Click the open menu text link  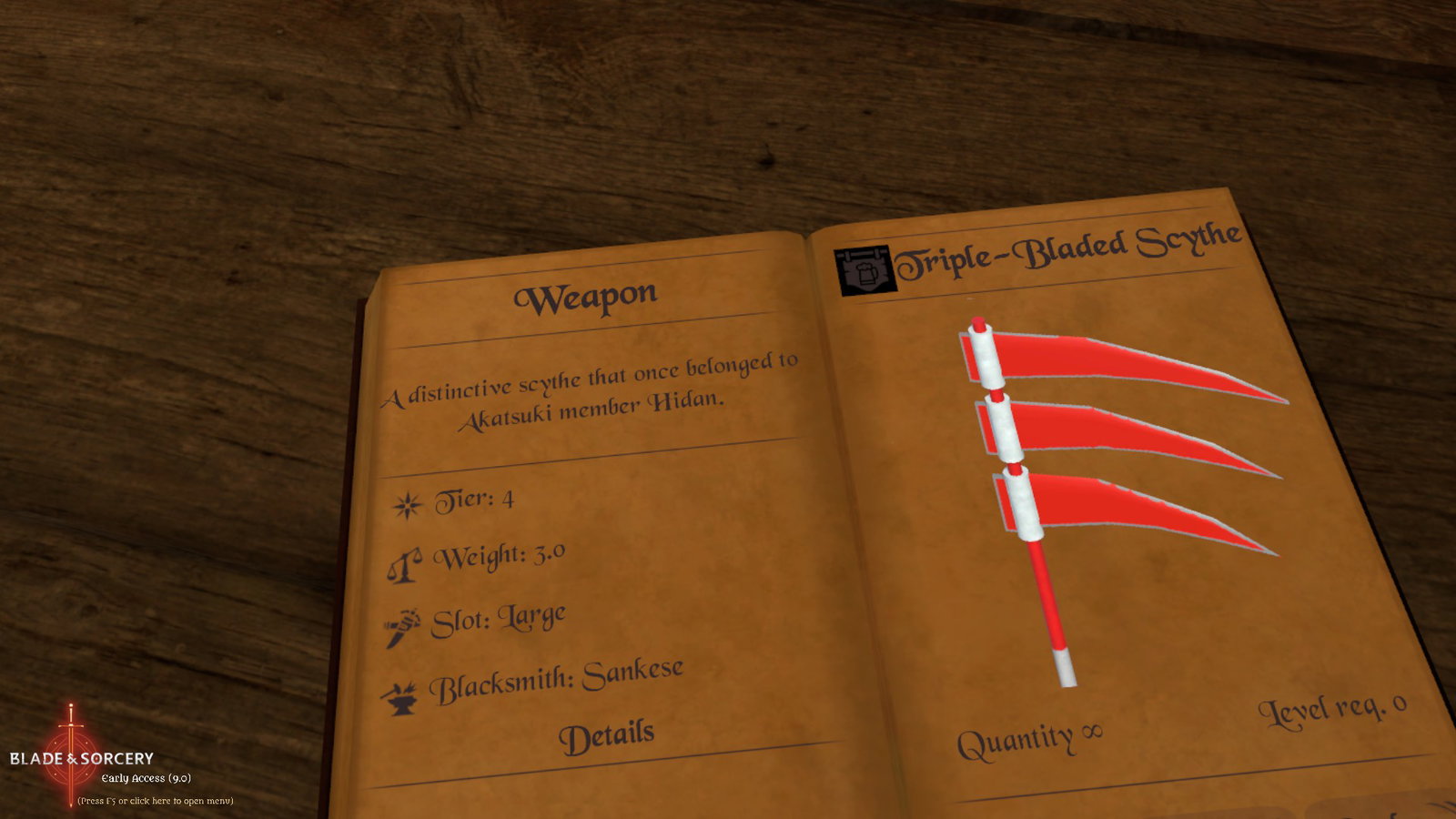tap(156, 801)
